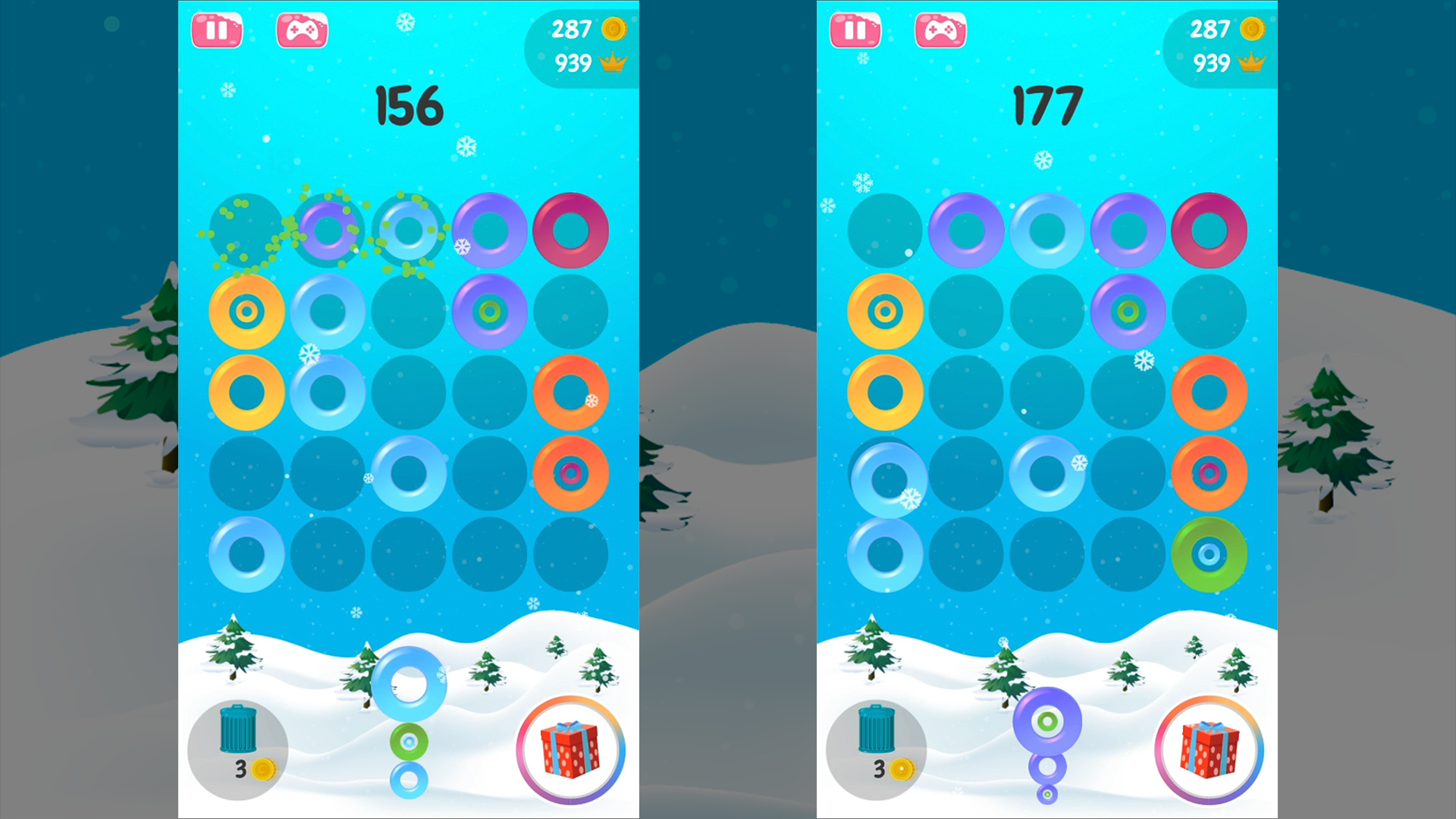1456x819 pixels.
Task: Tap the orange ring with pink center
Action: 573,474
